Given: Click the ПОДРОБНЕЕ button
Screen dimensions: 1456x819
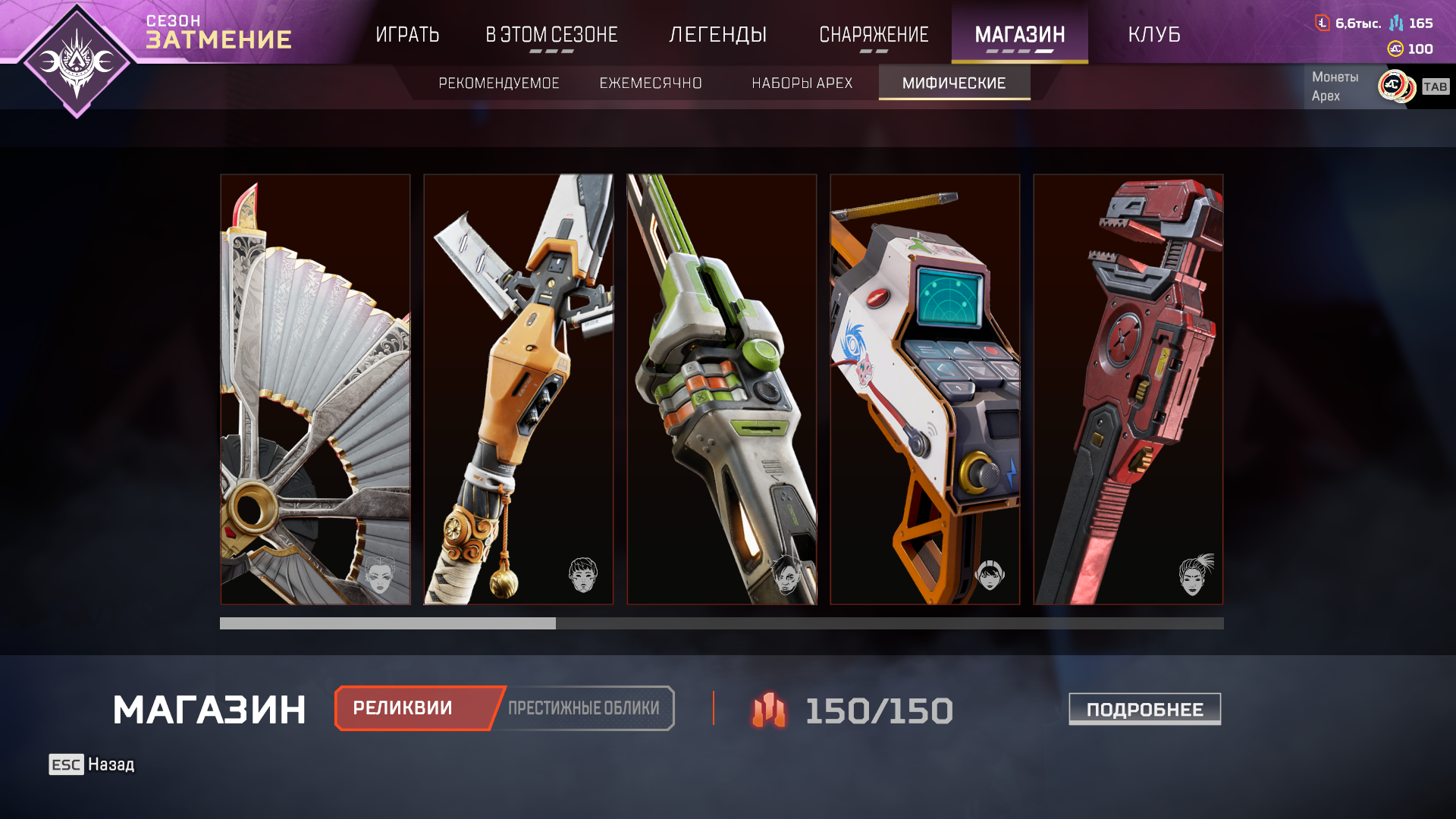Looking at the screenshot, I should (x=1144, y=709).
